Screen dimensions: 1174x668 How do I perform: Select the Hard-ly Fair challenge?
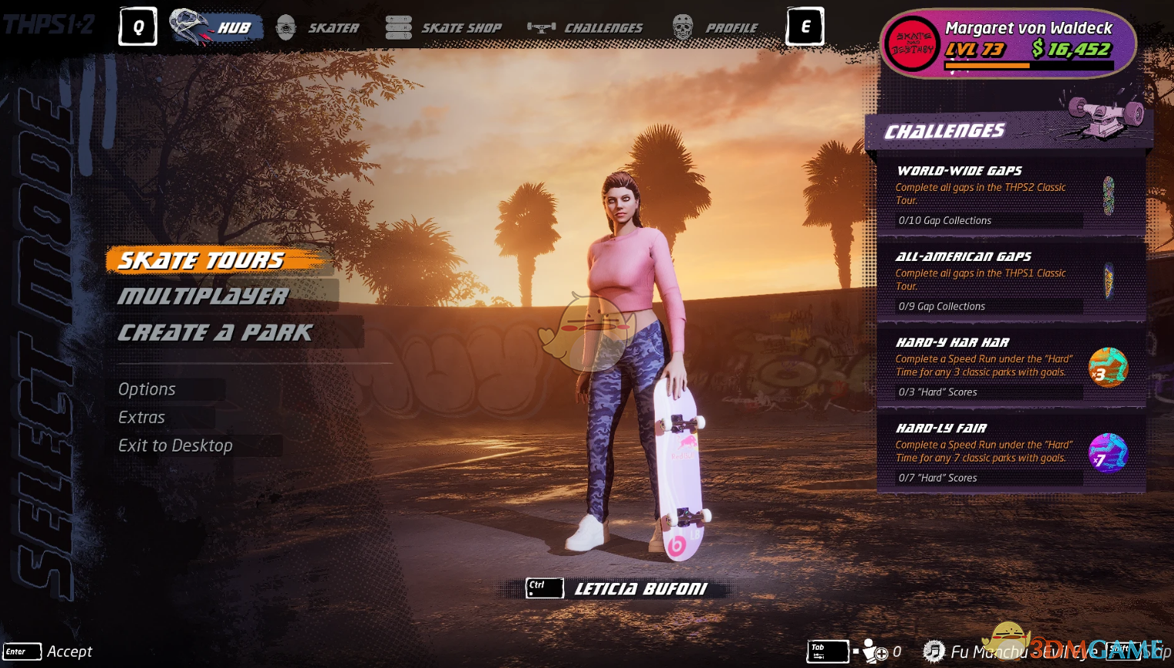1010,453
